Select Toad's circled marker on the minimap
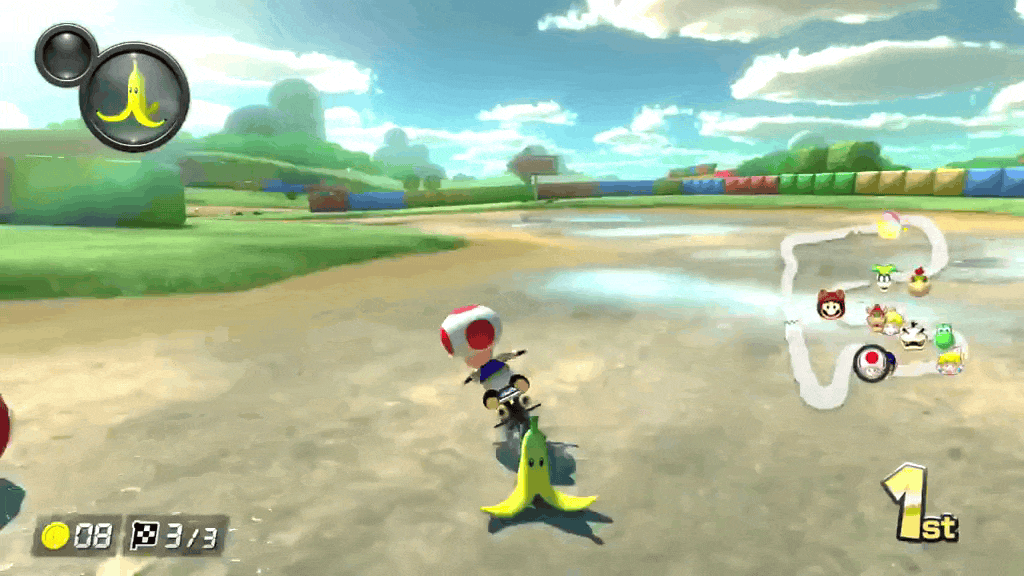Viewport: 1024px width, 576px height. tap(872, 362)
